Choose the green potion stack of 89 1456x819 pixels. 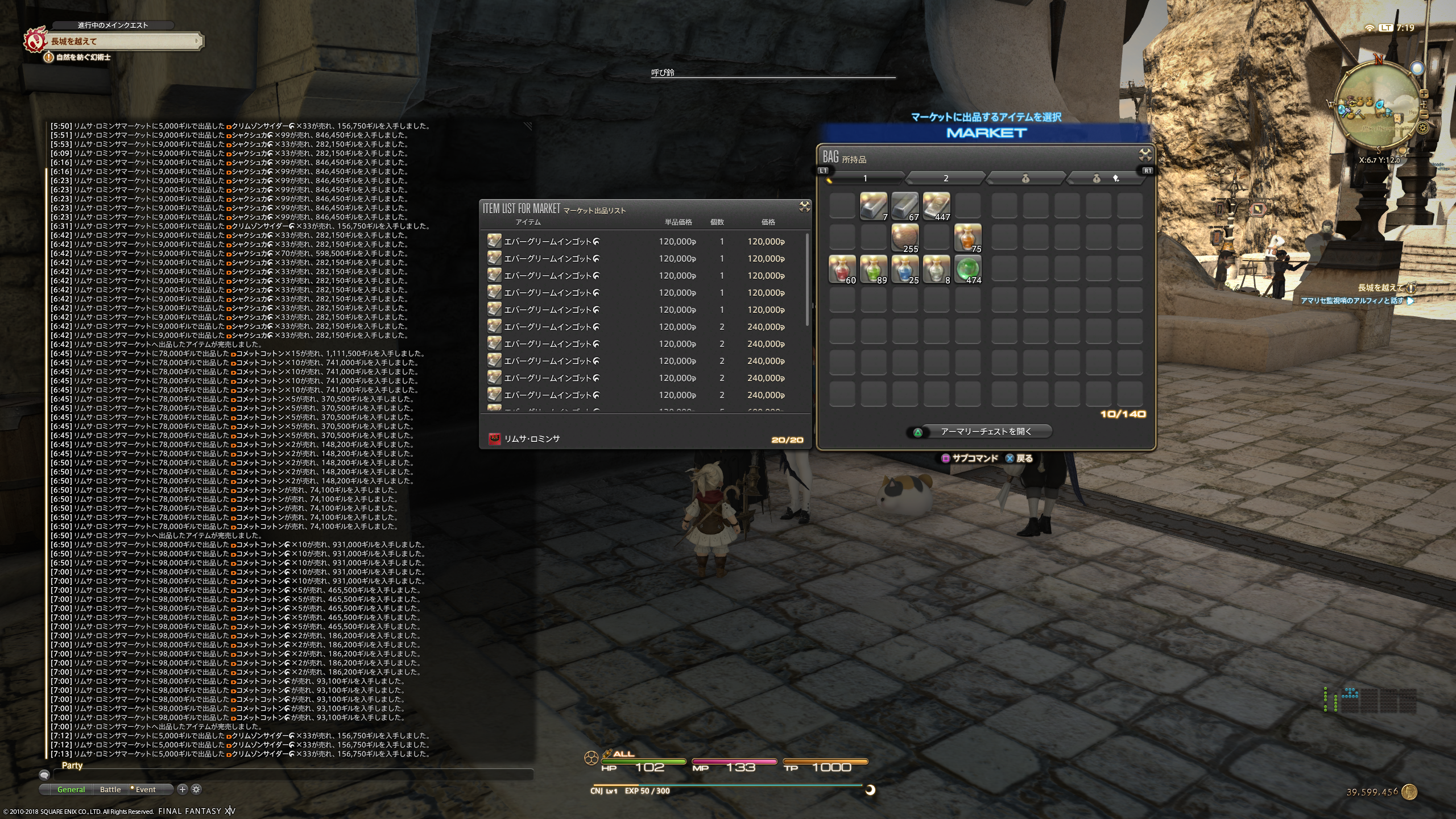coord(874,269)
